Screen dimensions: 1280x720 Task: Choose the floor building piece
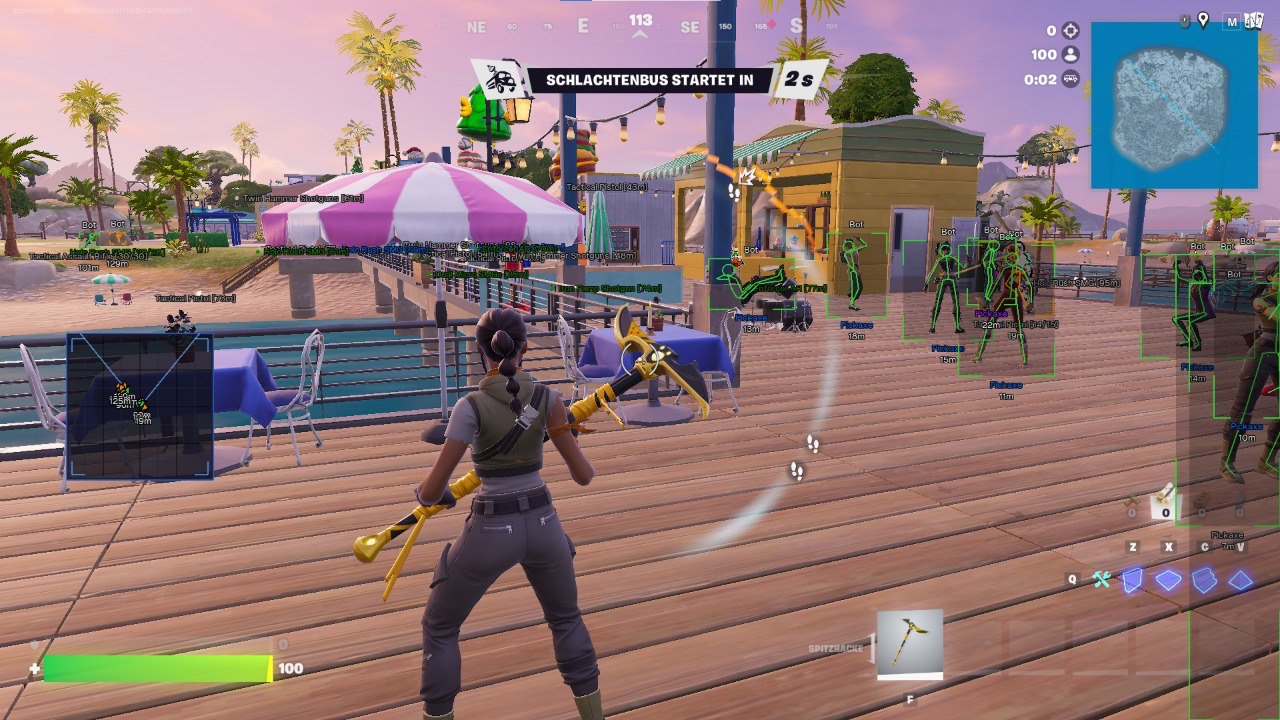(x=1168, y=580)
